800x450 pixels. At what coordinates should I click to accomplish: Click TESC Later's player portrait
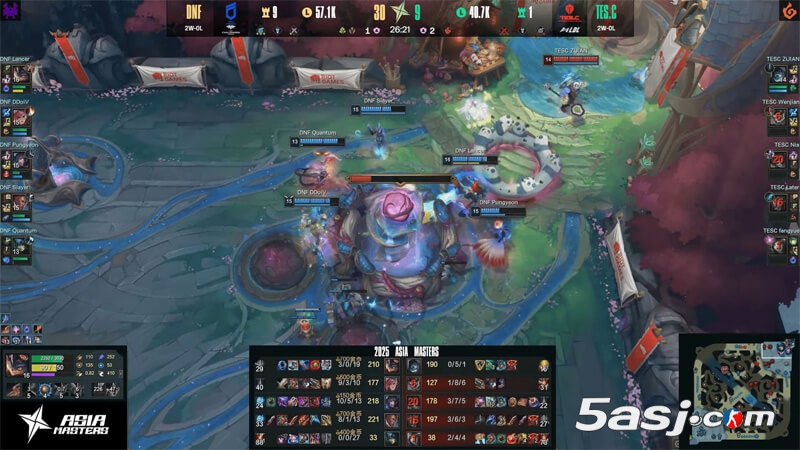(x=781, y=204)
